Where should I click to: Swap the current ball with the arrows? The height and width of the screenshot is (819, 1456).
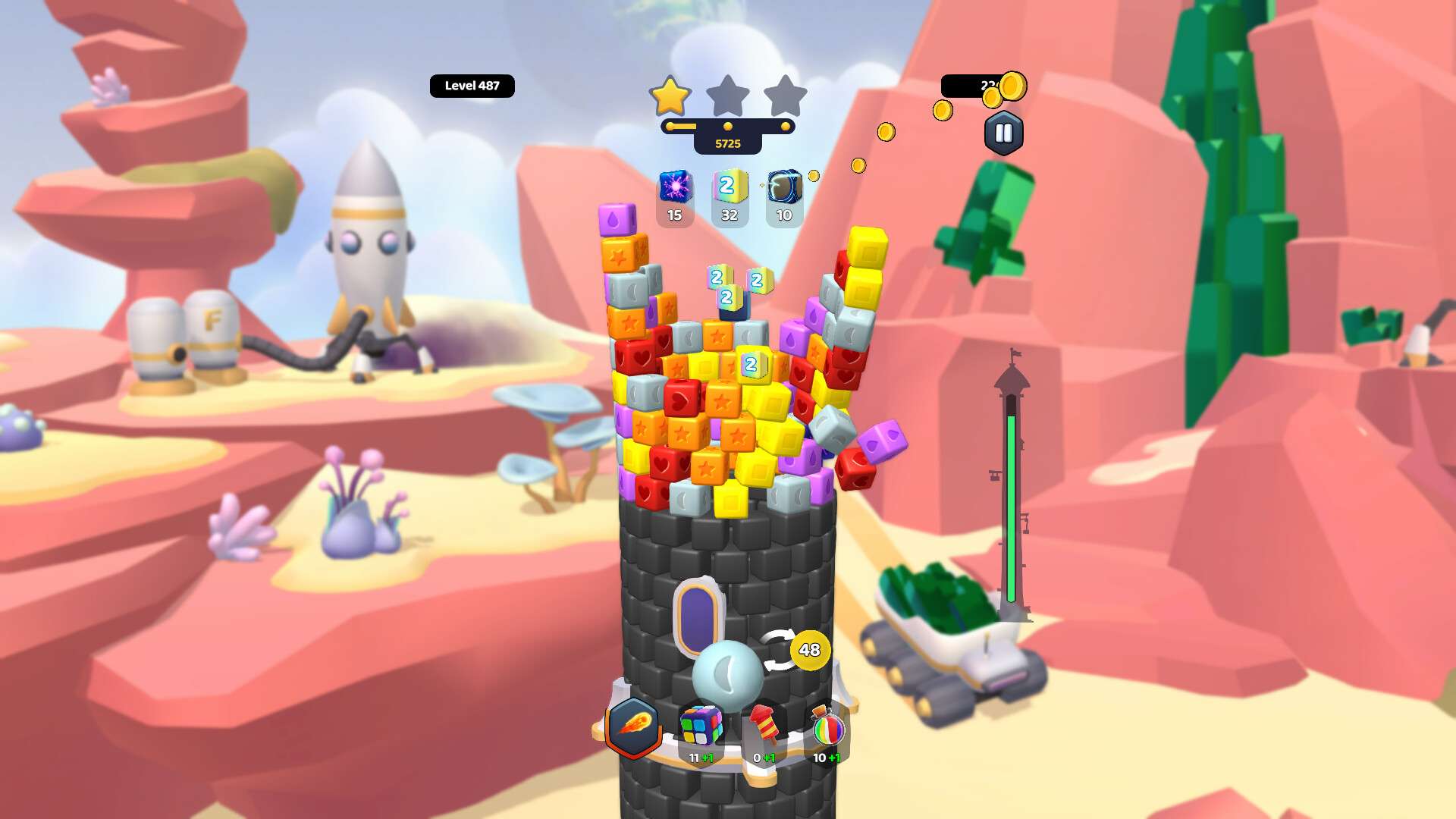[x=779, y=651]
